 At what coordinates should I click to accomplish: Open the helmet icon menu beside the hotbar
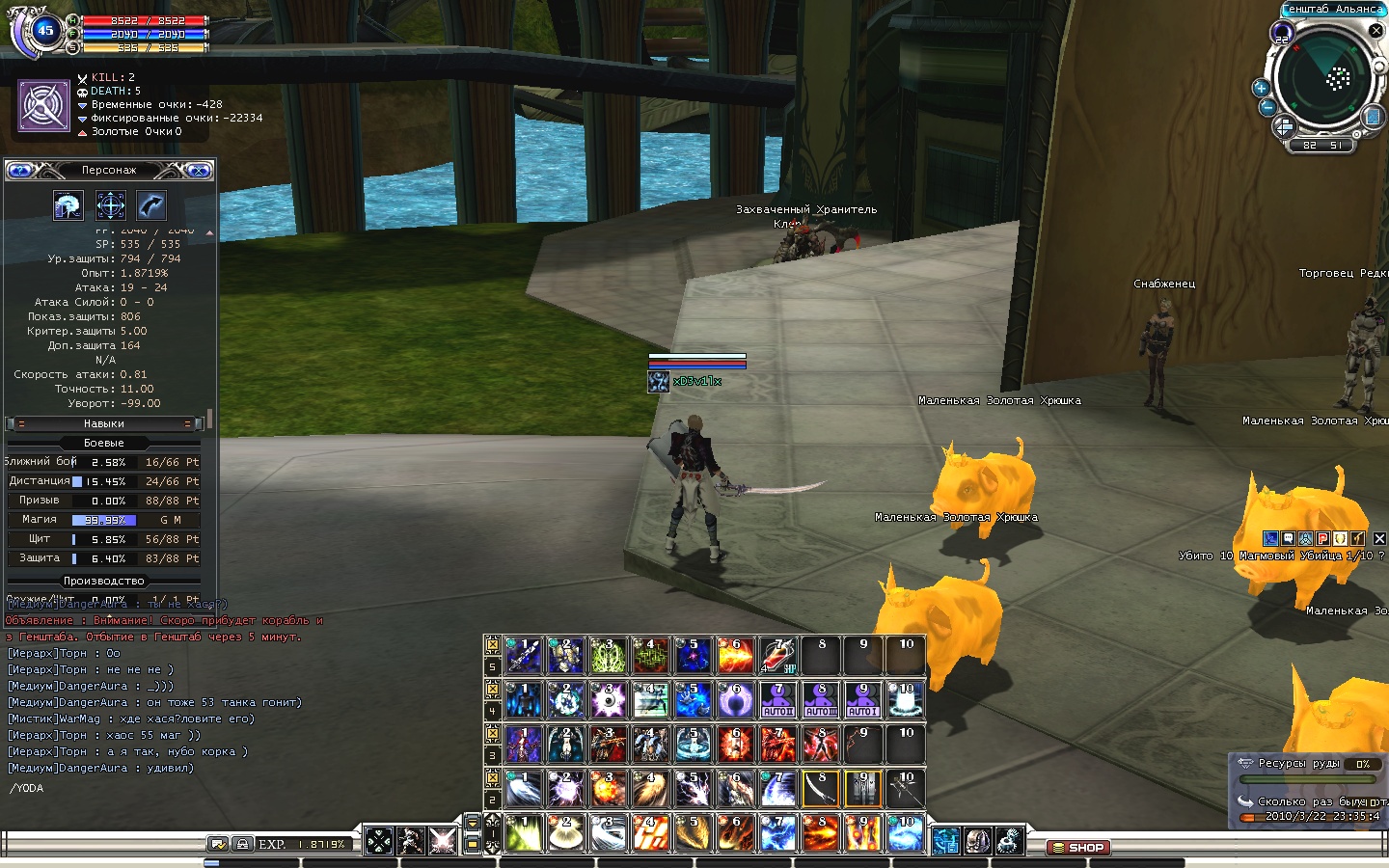point(977,840)
